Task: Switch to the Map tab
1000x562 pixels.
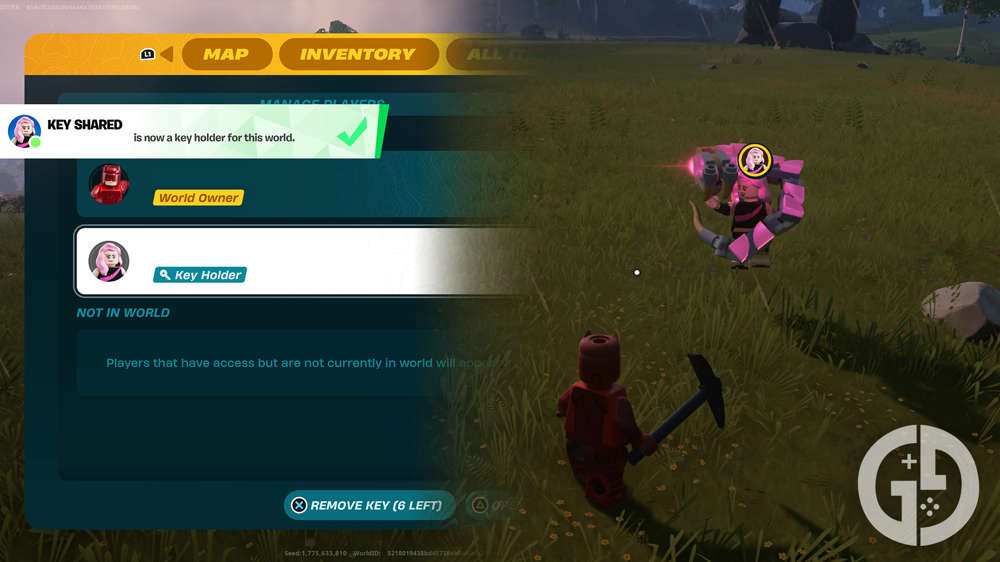Action: pos(226,54)
